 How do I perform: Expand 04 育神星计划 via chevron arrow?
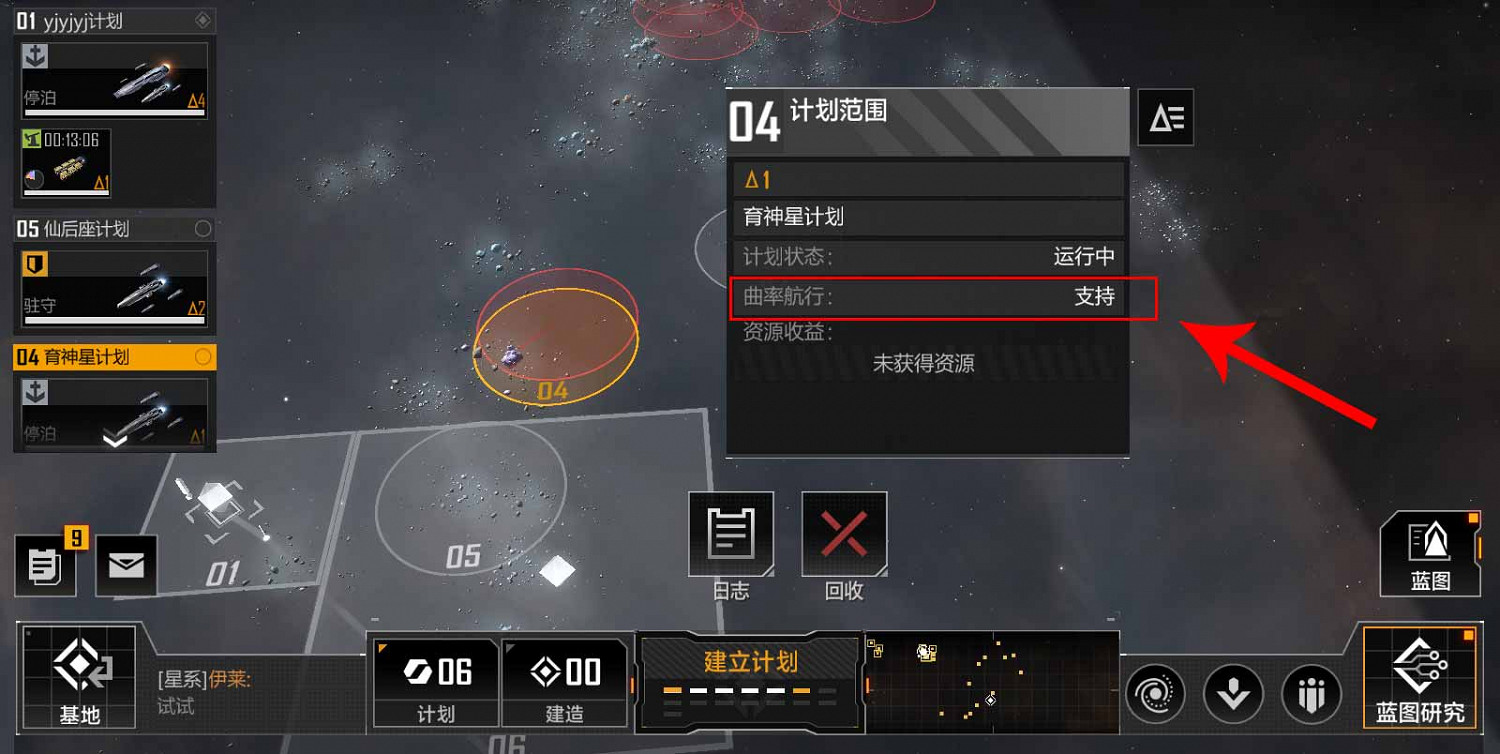click(114, 440)
